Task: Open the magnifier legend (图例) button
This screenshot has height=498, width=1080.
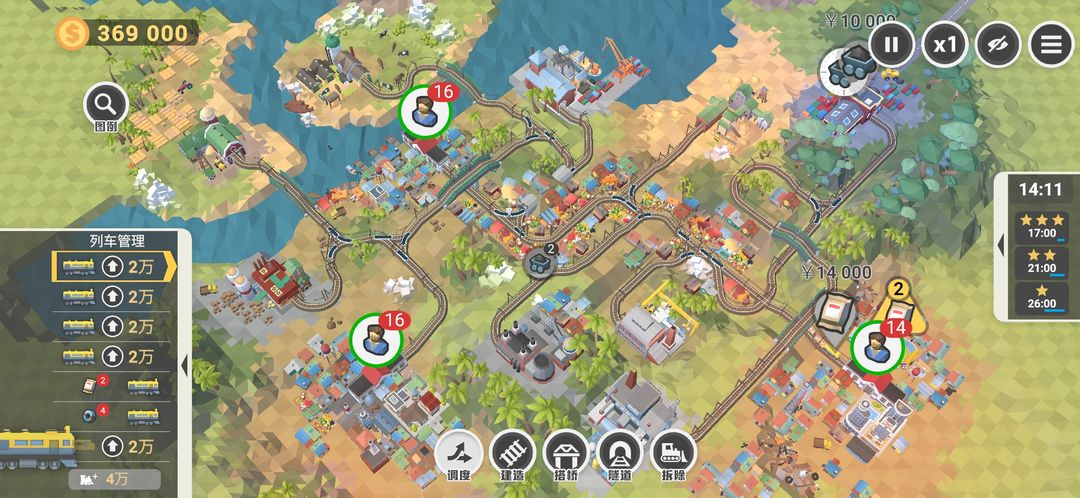Action: pyautogui.click(x=105, y=103)
